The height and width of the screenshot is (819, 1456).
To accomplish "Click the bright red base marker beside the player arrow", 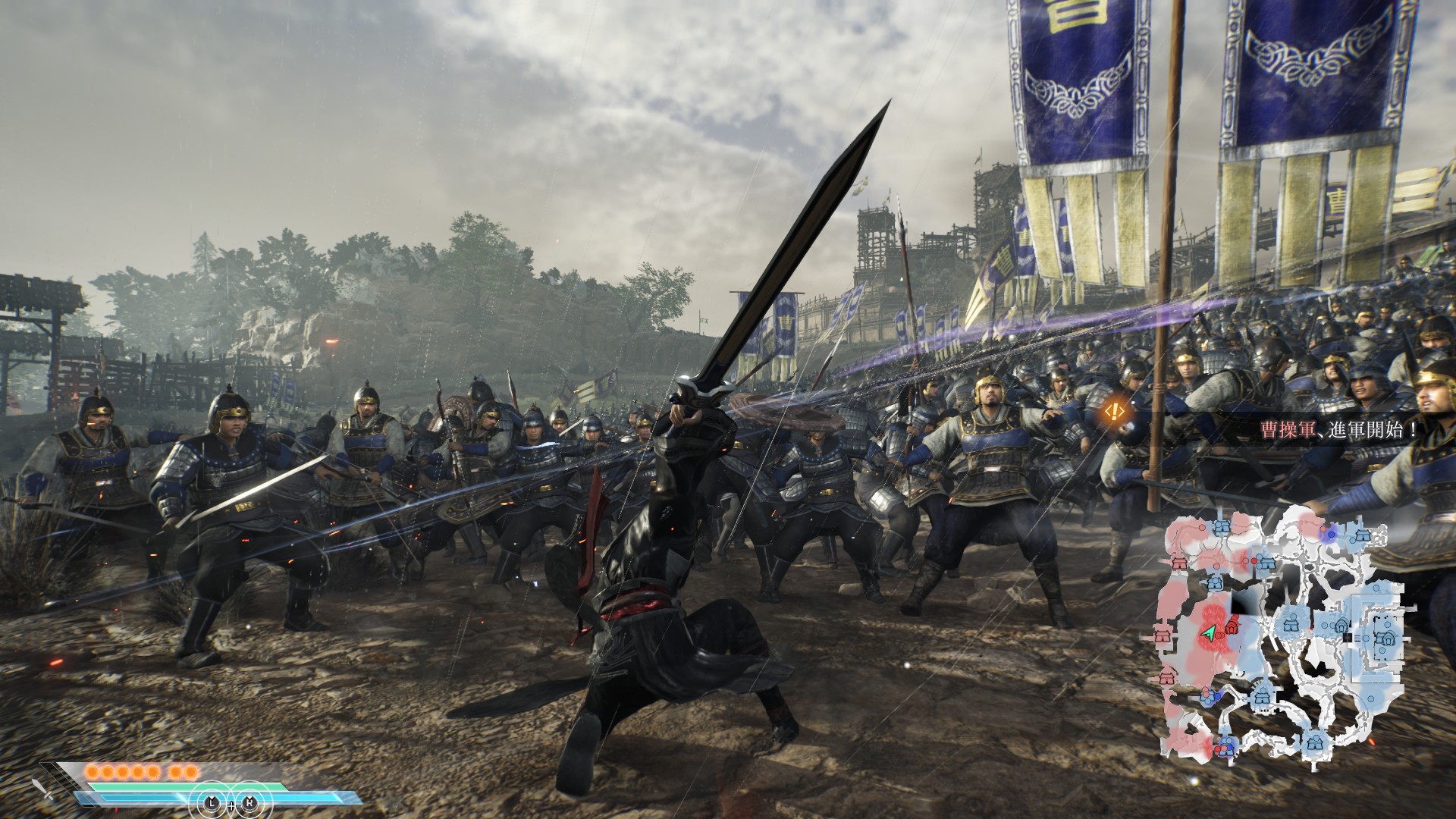I will pos(1232,626).
